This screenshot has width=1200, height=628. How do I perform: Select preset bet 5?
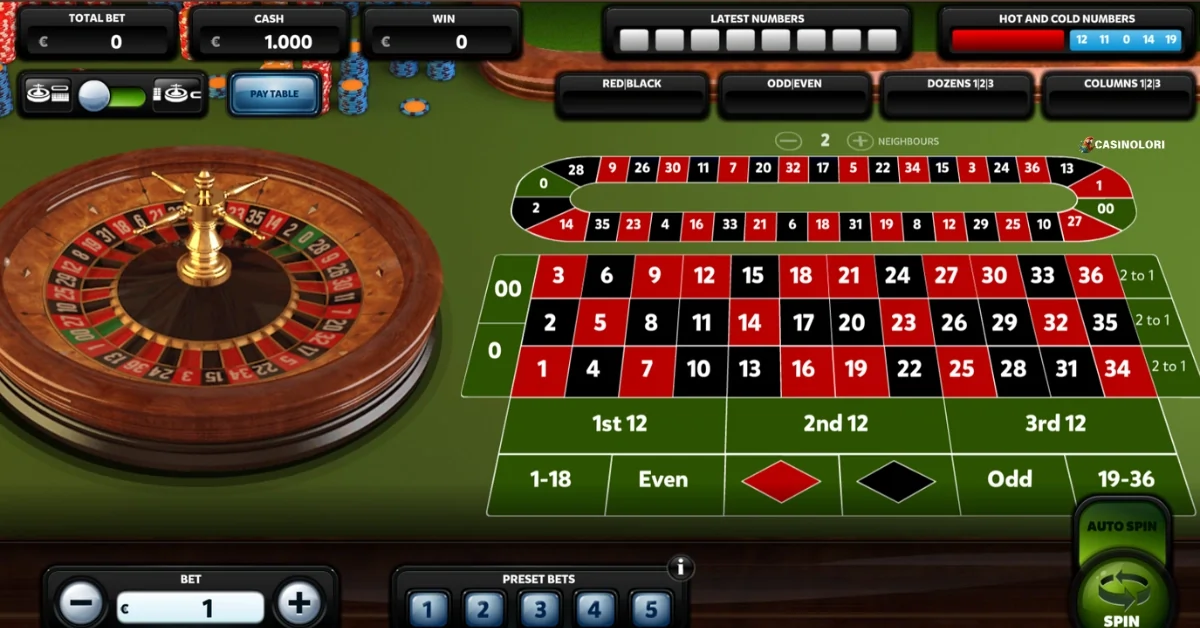[649, 608]
